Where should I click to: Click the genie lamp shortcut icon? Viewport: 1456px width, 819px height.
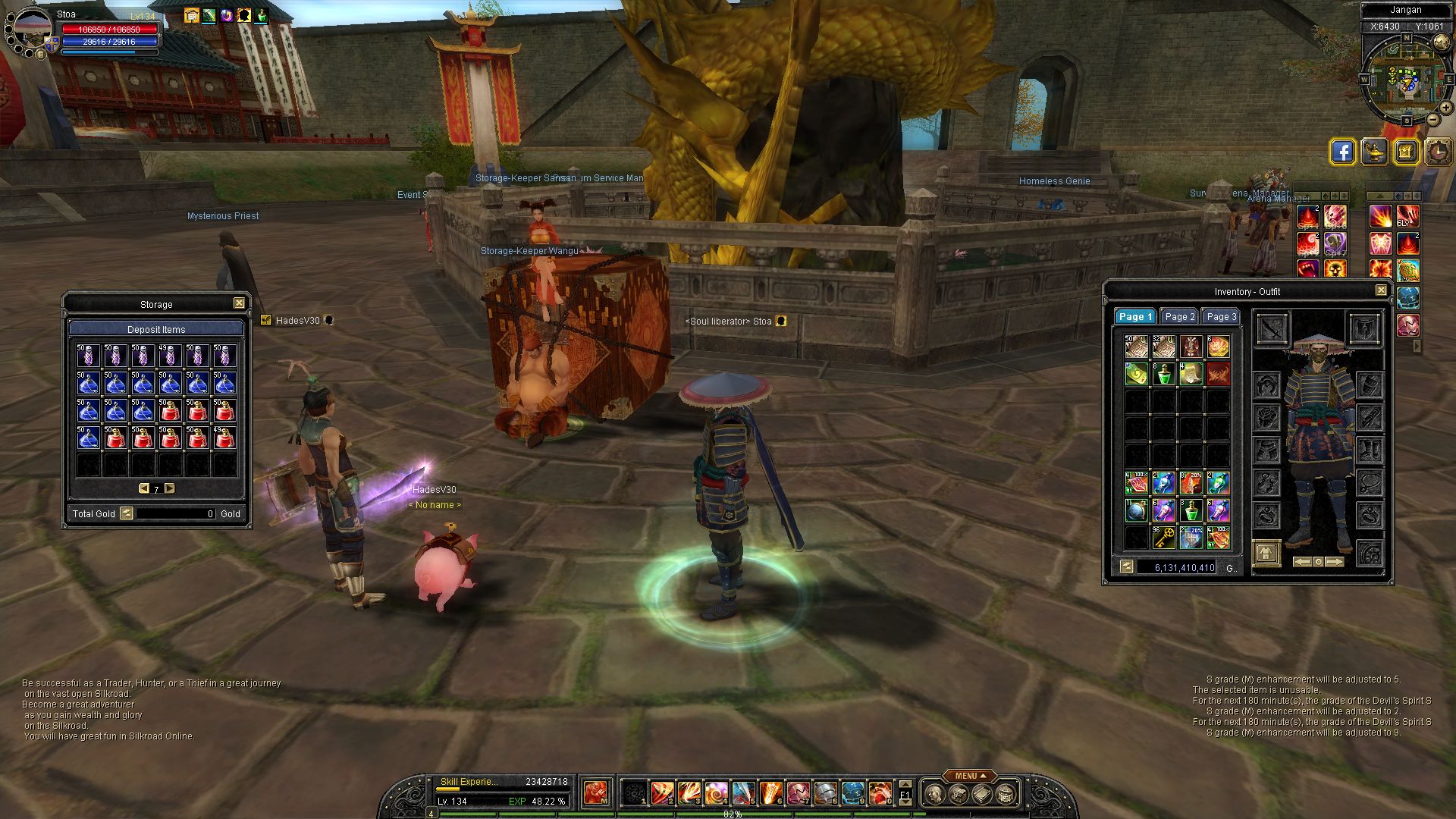1374,152
